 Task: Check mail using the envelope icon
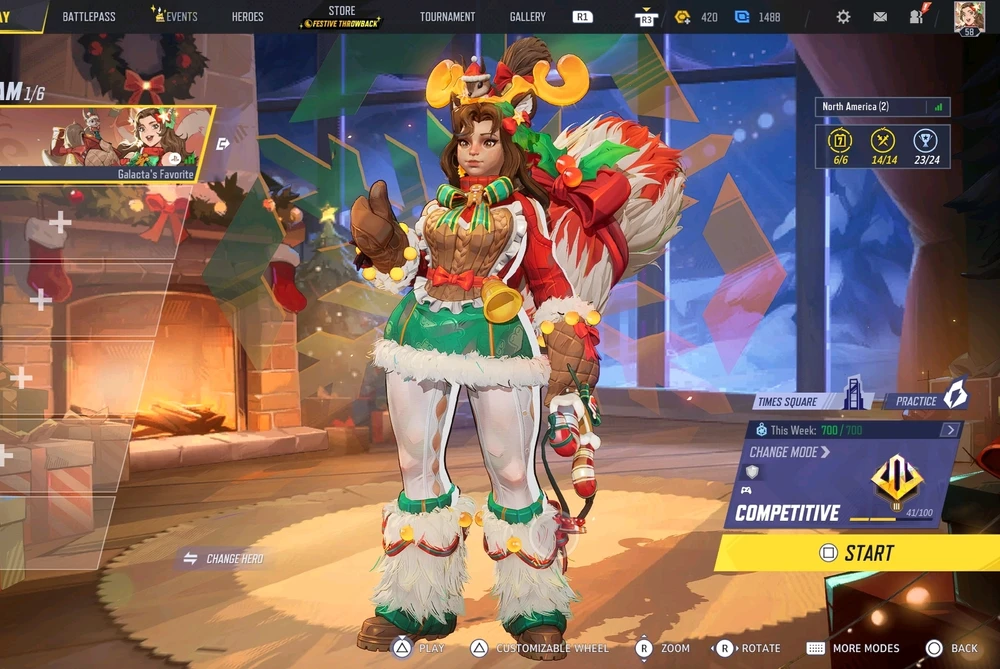click(880, 17)
